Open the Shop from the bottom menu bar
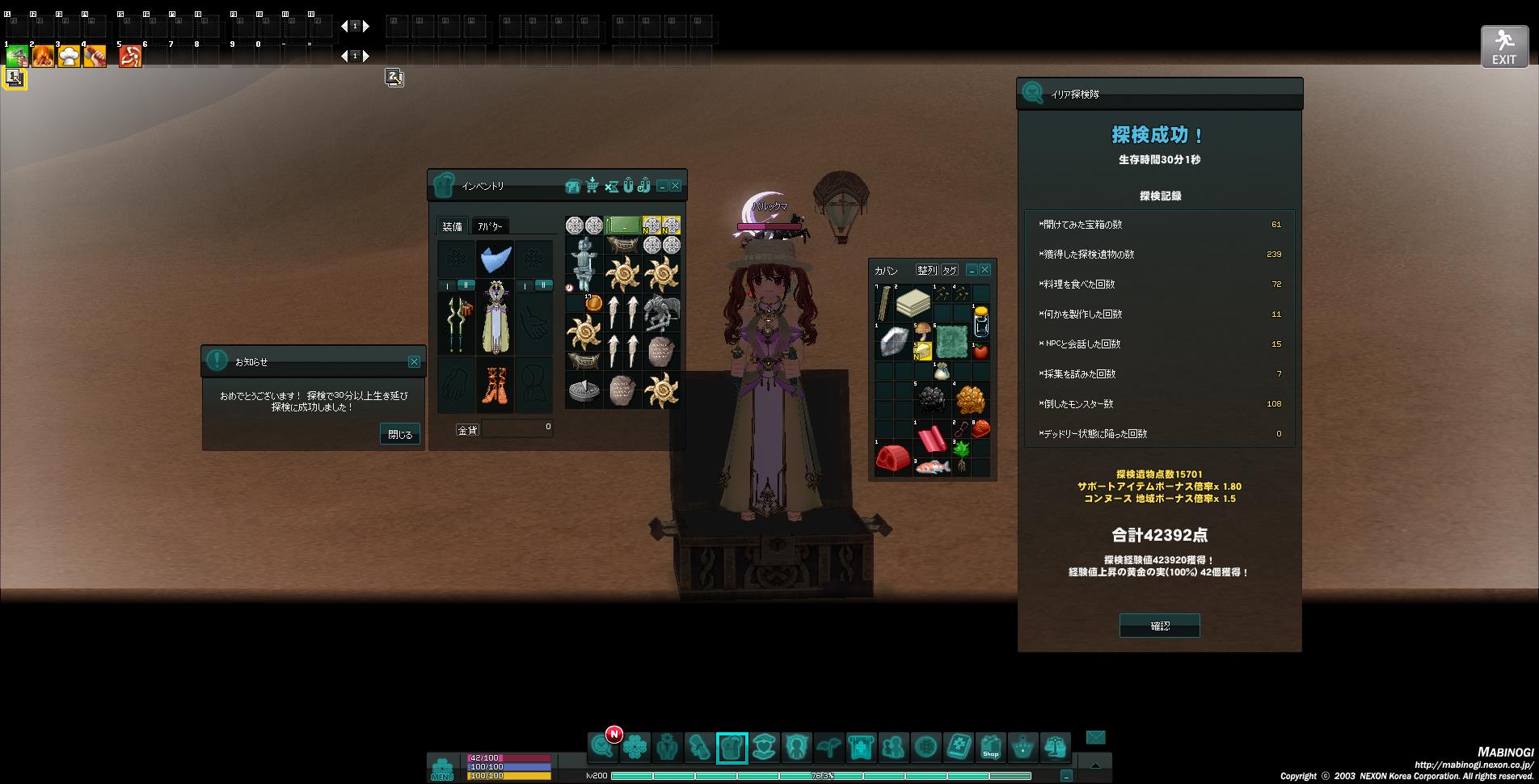Viewport: 1539px width, 784px height. click(990, 748)
